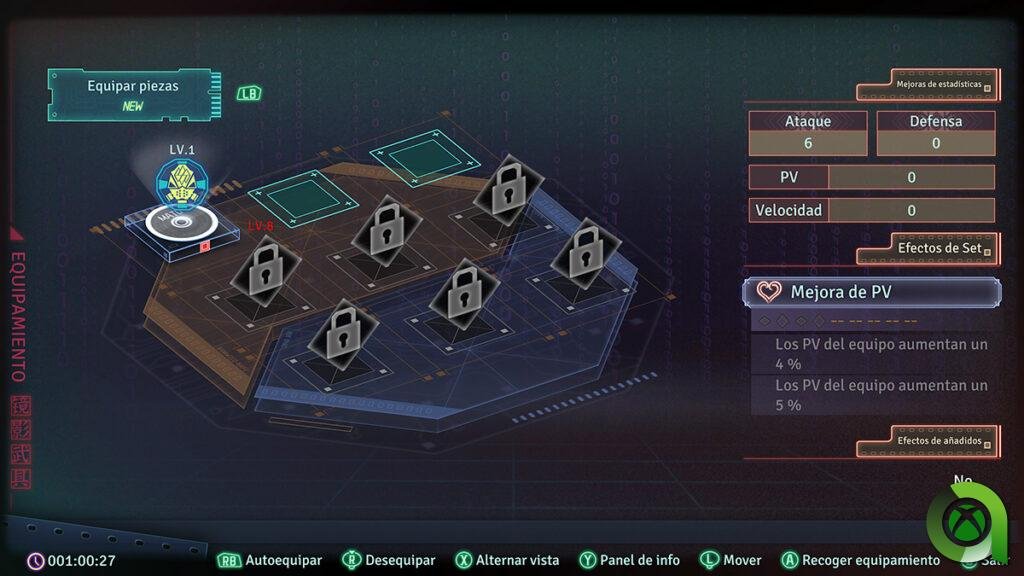Select the Equipar piezas panel
The image size is (1024, 576).
[x=132, y=94]
